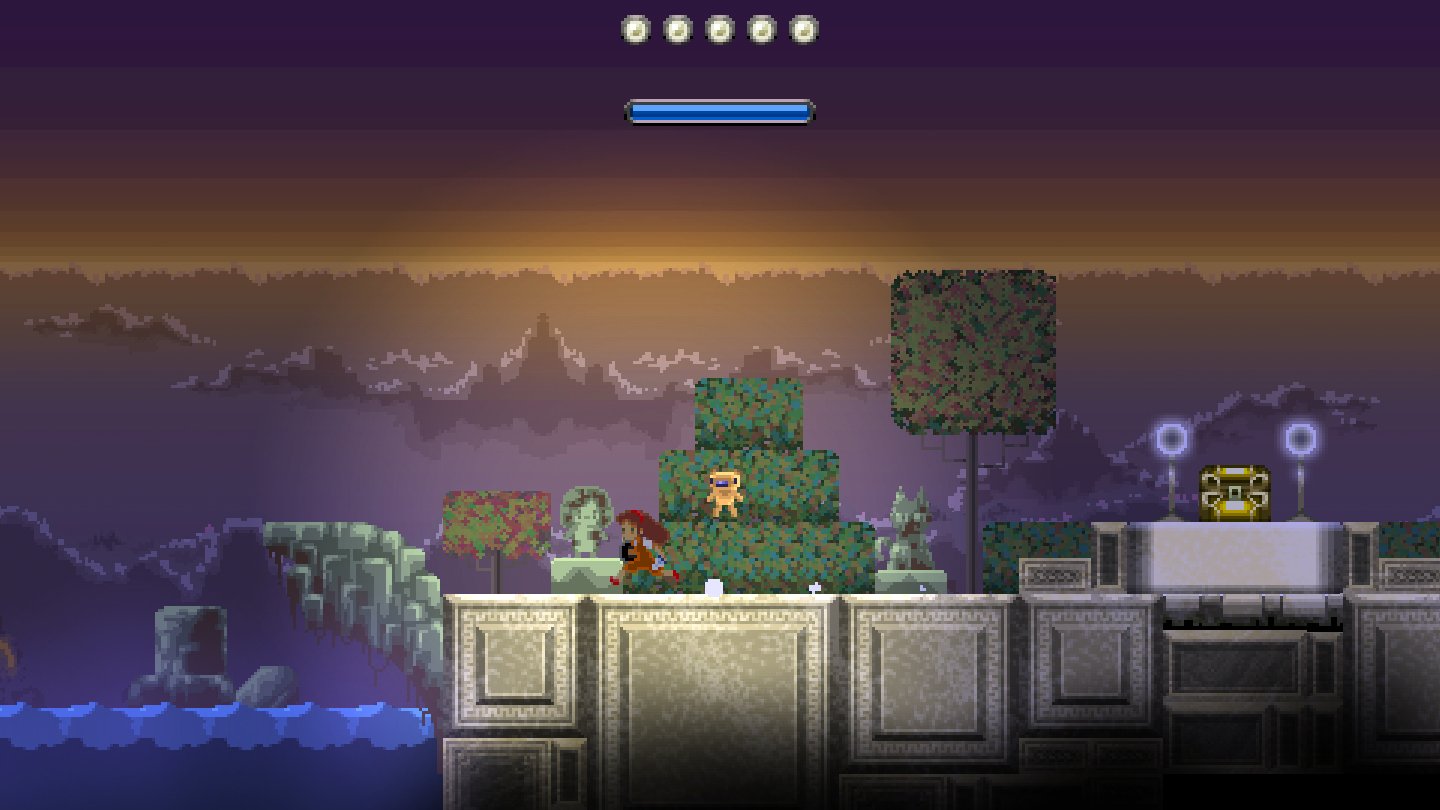This screenshot has width=1440, height=810.
Task: Select the second pearl in the orb row
Action: pos(678,28)
